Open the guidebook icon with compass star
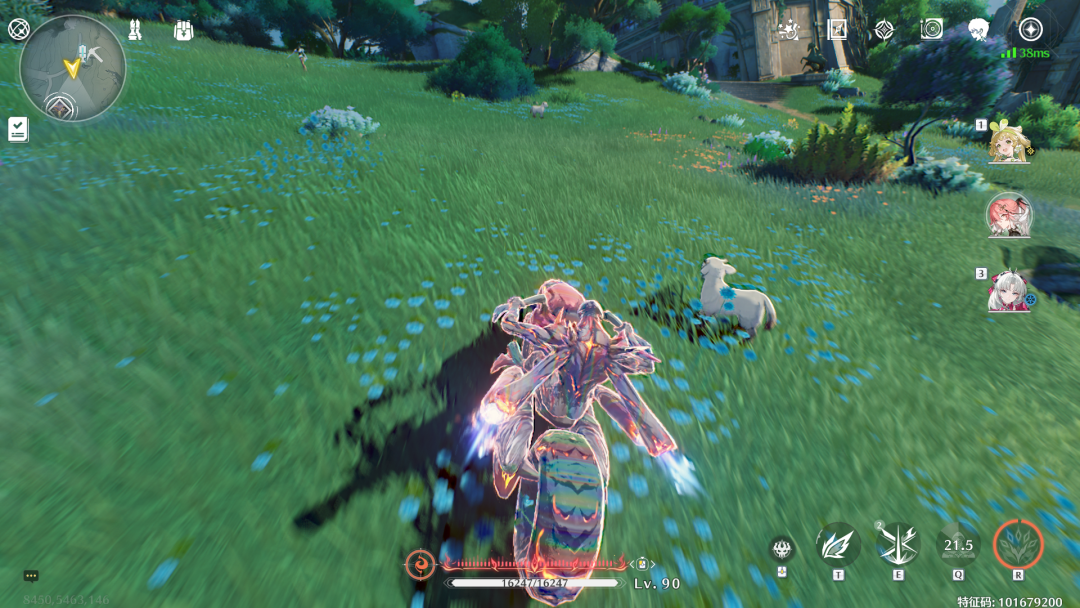 click(837, 29)
